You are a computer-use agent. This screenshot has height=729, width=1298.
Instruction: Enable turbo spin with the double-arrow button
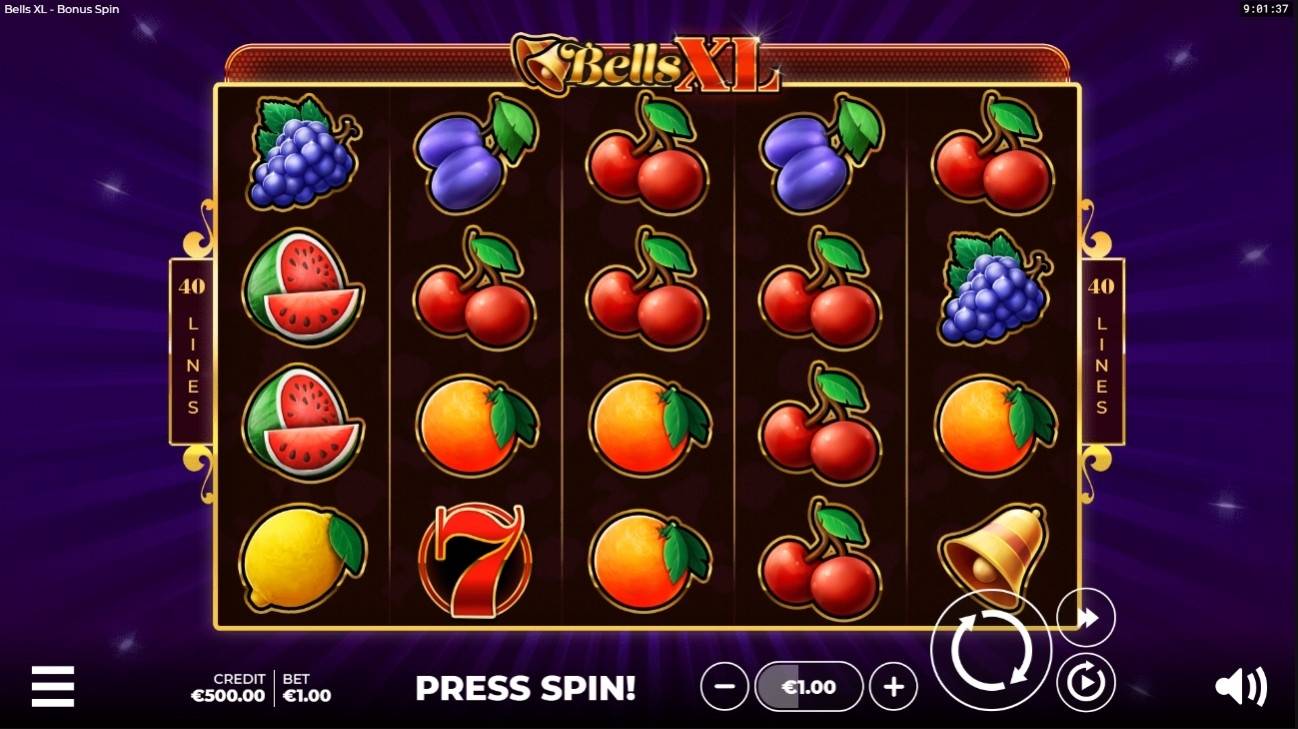click(x=1085, y=618)
